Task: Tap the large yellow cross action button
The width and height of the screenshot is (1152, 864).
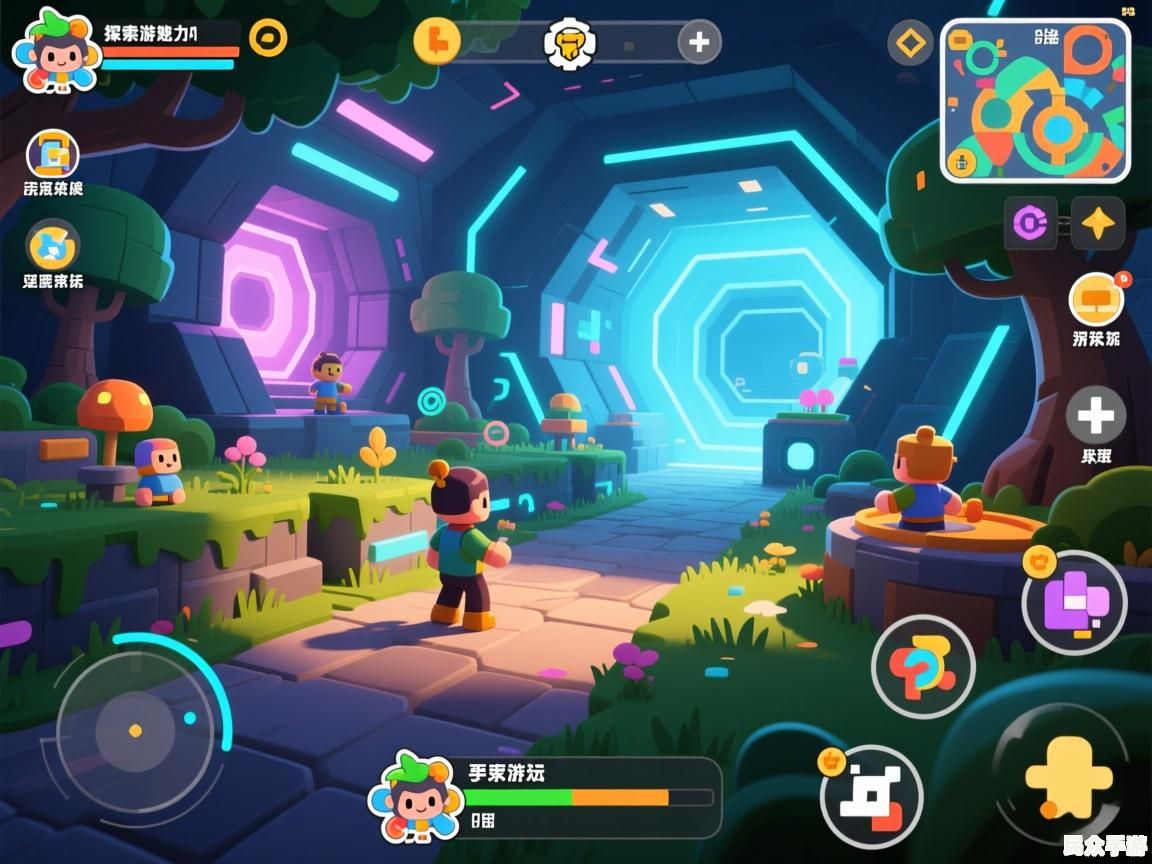Action: tap(1066, 776)
